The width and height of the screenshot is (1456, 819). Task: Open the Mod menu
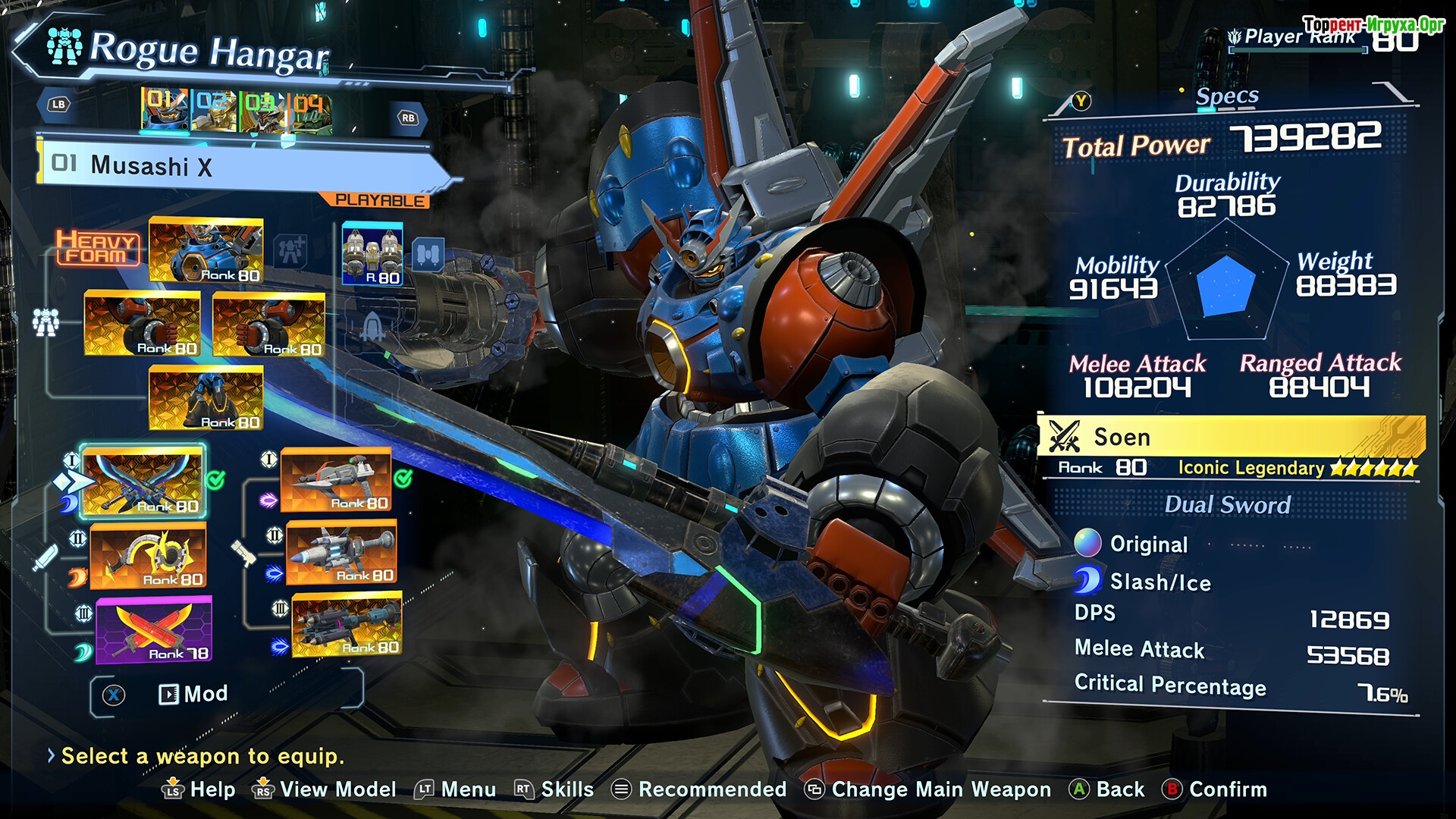(193, 694)
